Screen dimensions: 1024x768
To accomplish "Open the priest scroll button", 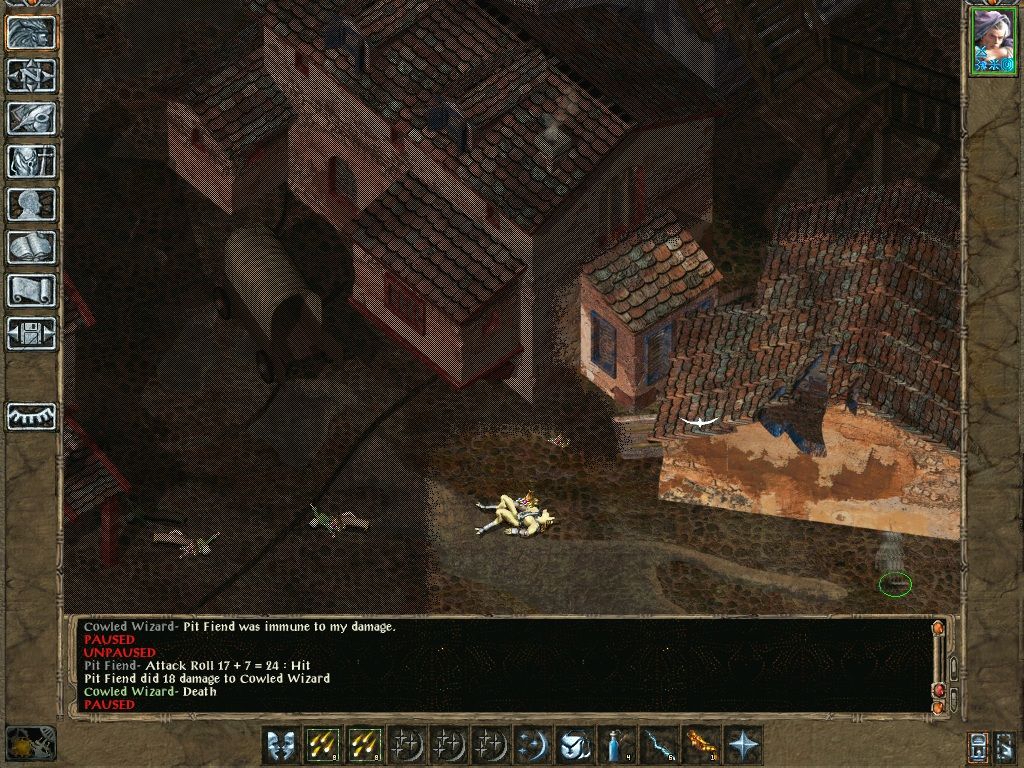I will pos(31,290).
